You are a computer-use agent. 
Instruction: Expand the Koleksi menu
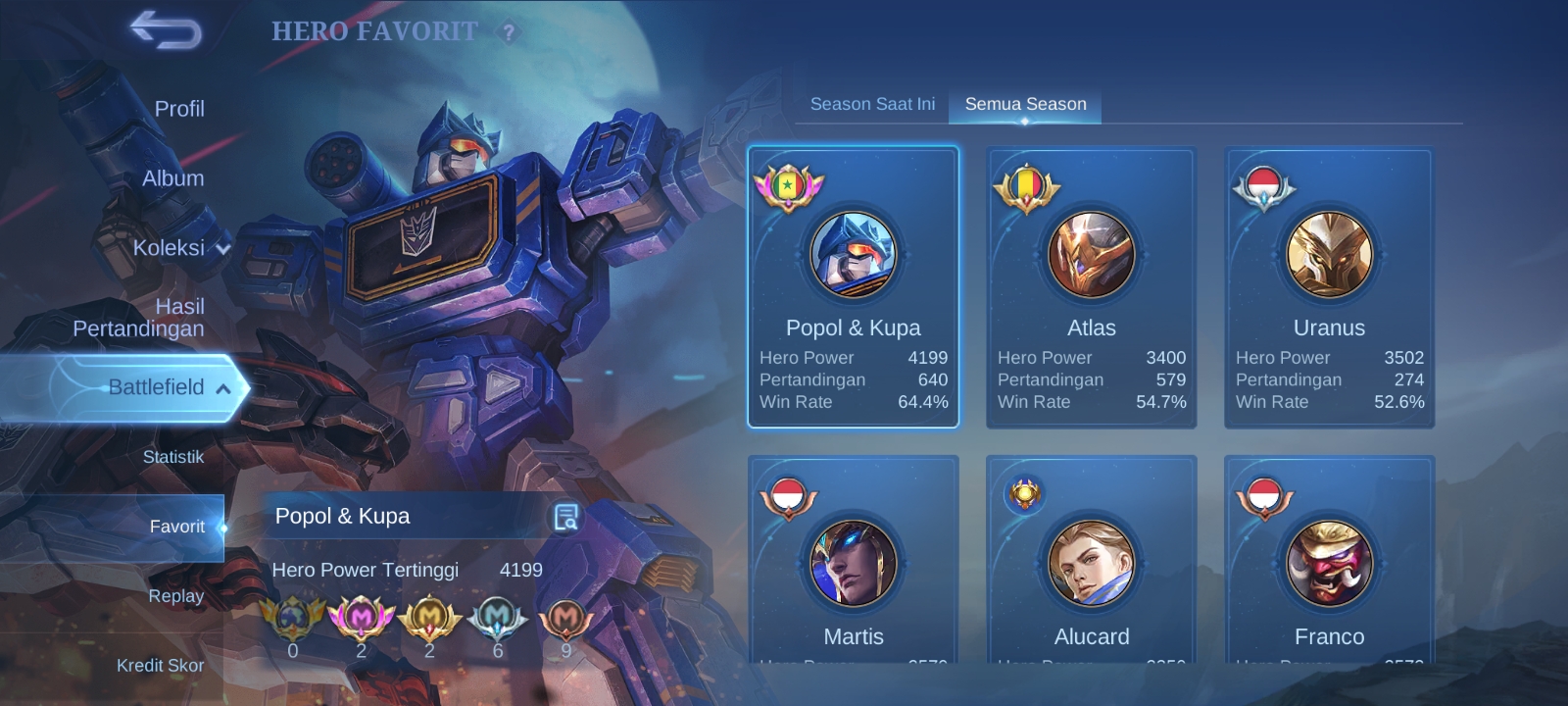tap(181, 248)
